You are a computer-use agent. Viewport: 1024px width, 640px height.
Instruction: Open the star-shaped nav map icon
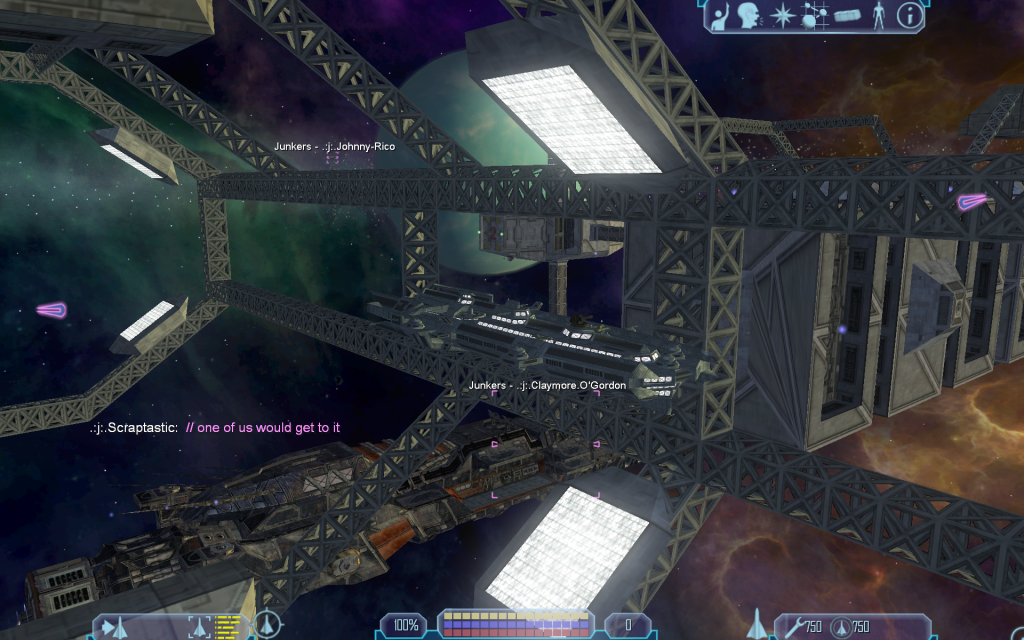tap(781, 16)
